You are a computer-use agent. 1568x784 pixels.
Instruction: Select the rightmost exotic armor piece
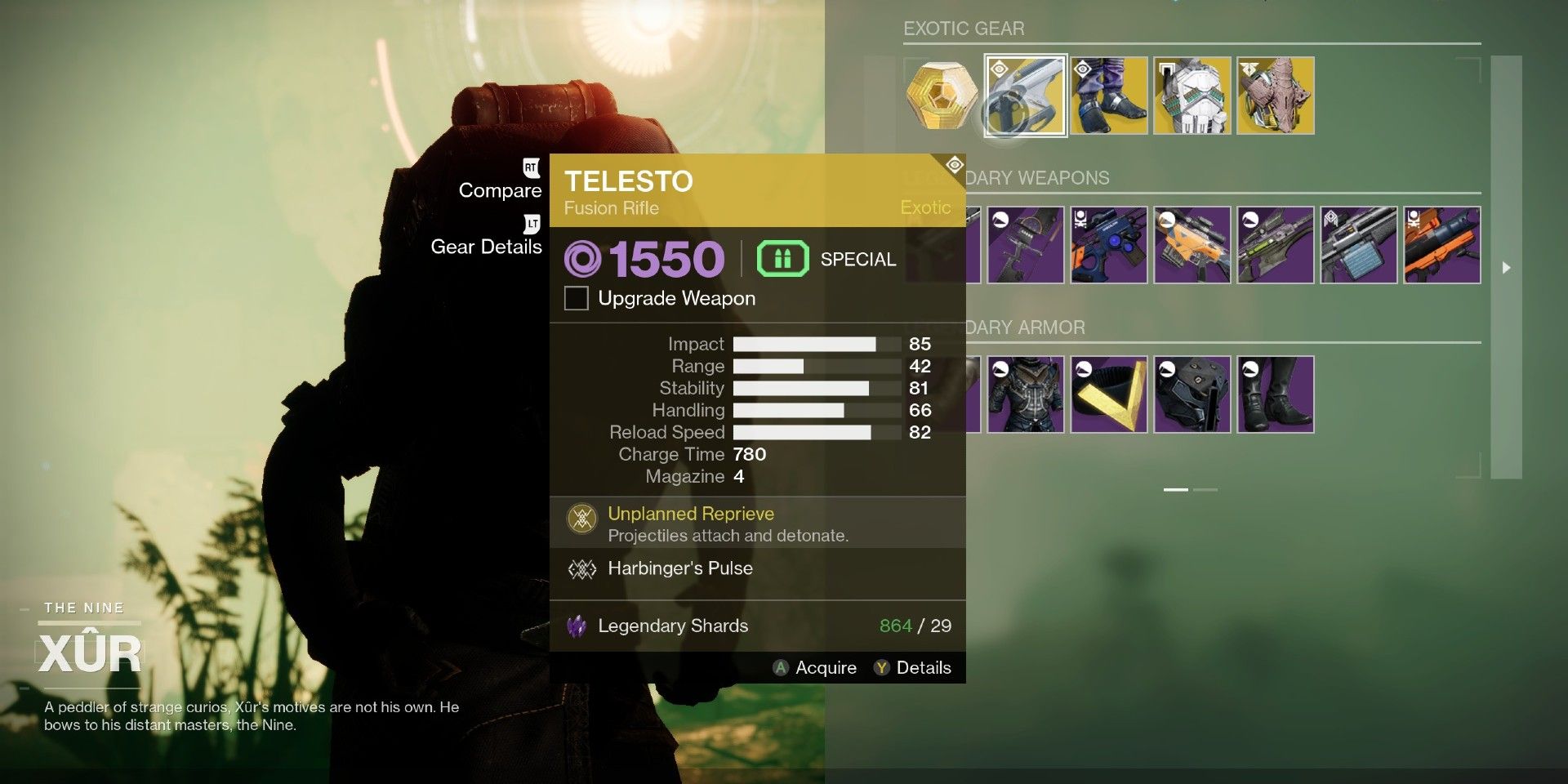(x=1276, y=95)
